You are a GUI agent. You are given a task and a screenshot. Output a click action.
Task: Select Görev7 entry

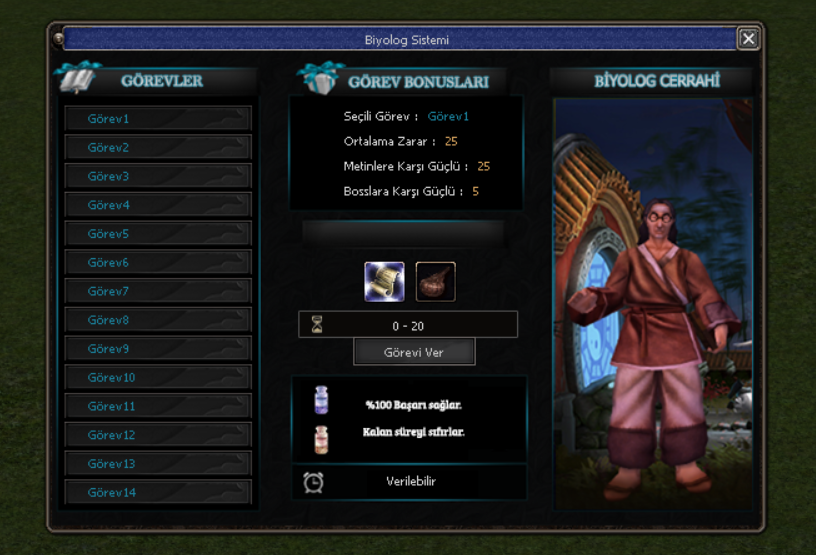157,292
